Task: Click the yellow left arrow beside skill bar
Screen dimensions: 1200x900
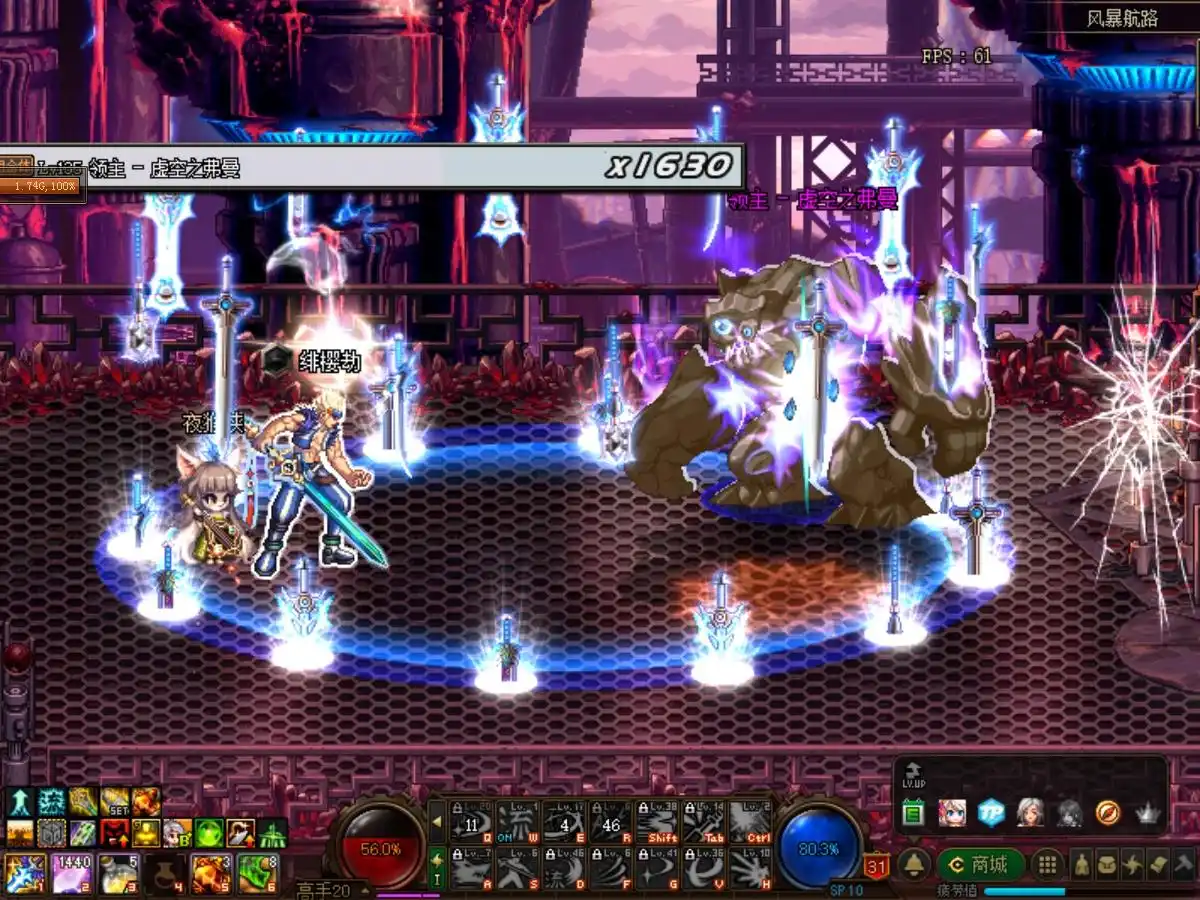Action: 437,822
